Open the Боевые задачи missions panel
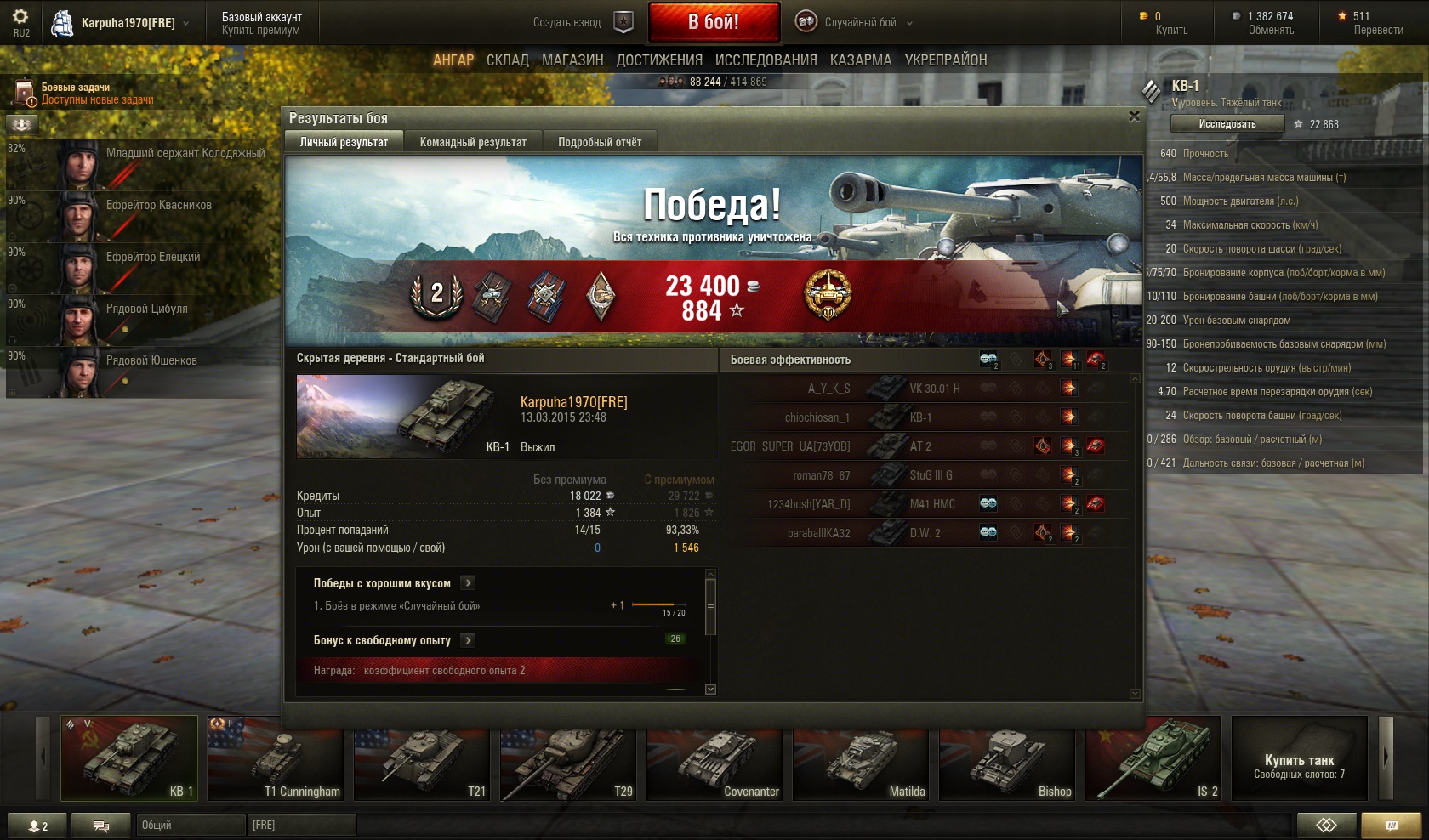The image size is (1429, 840). coord(75,93)
